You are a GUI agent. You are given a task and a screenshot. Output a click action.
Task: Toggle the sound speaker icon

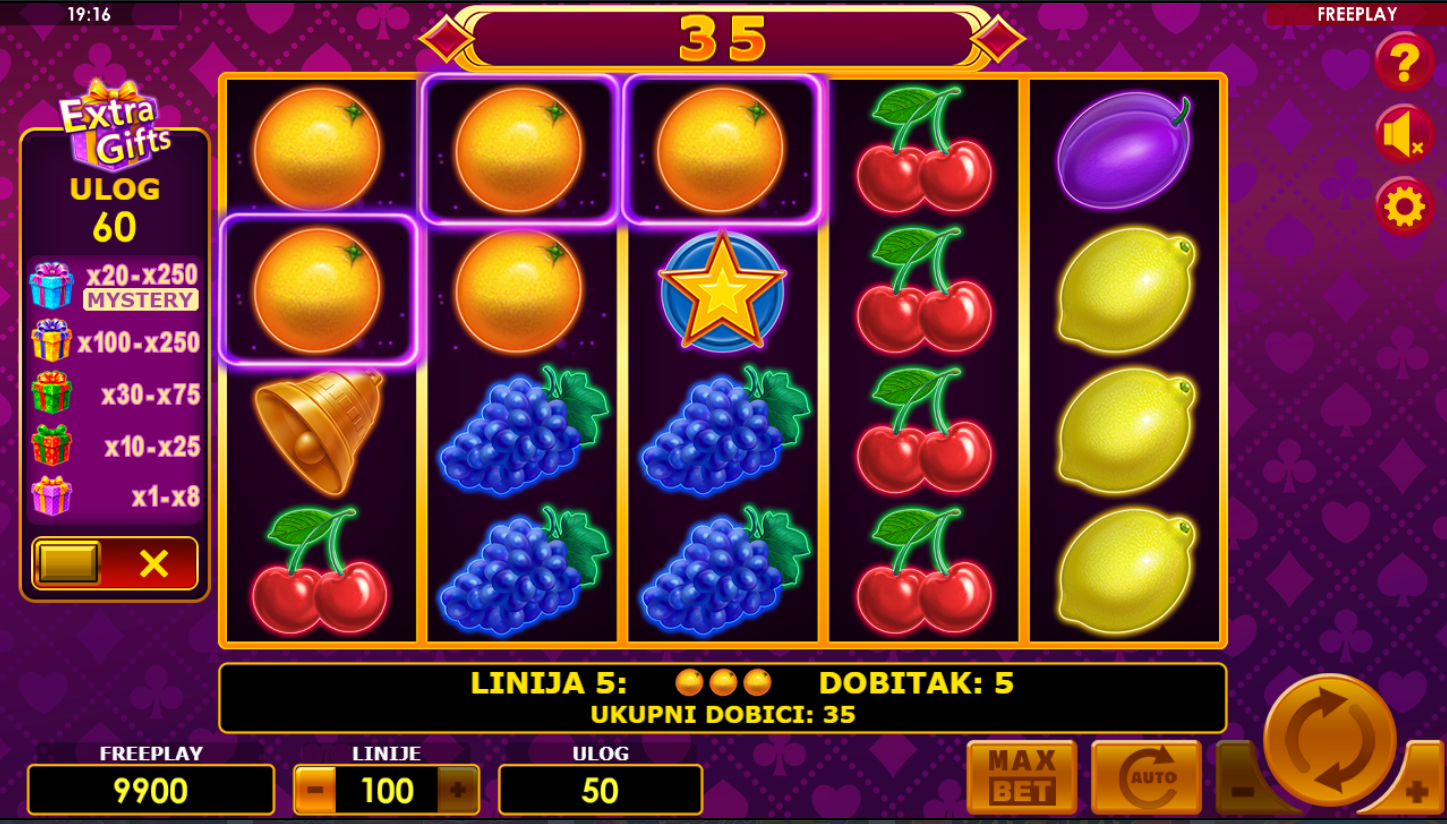click(1404, 135)
